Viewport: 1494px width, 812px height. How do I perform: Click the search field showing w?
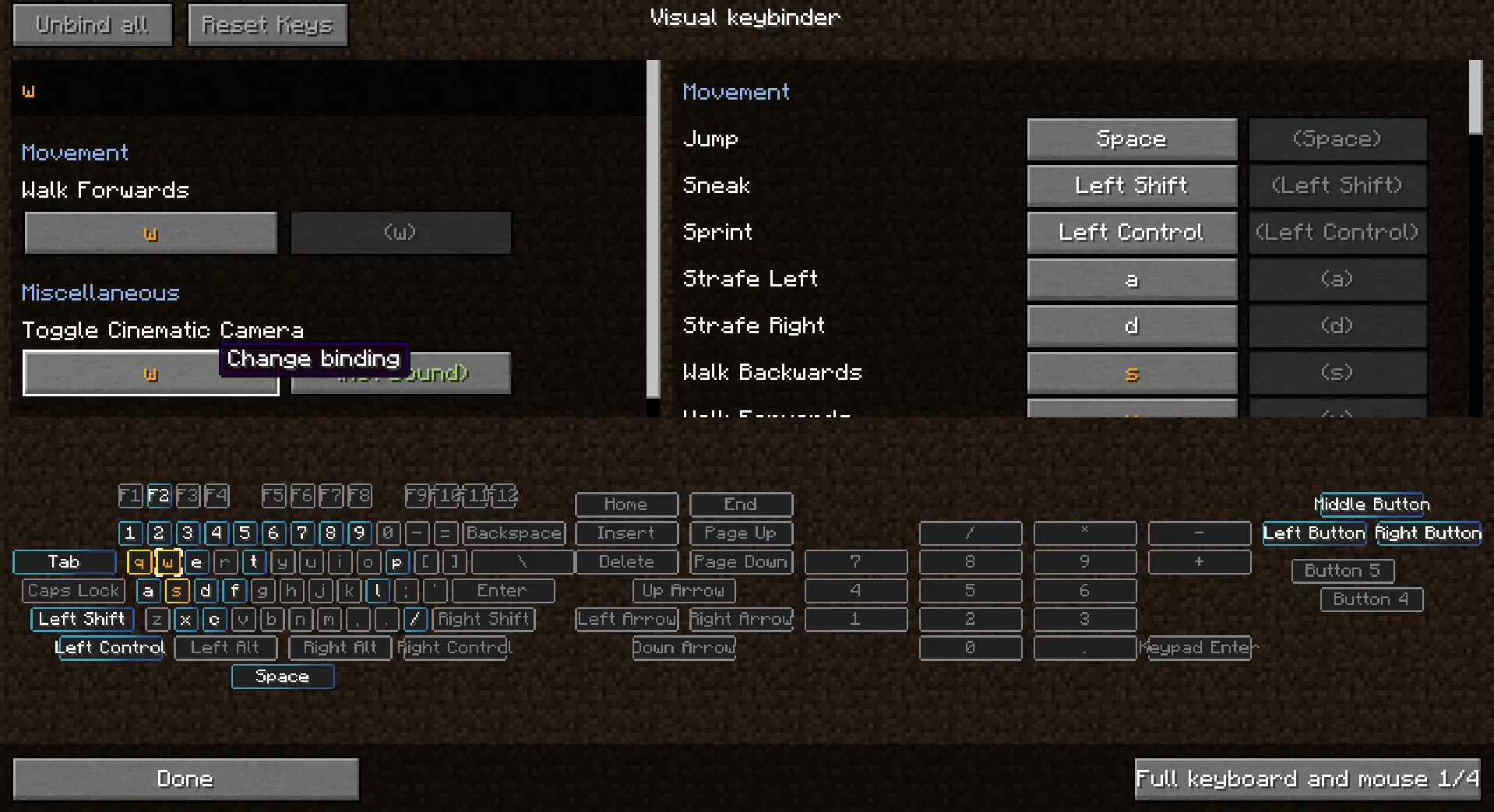click(327, 90)
